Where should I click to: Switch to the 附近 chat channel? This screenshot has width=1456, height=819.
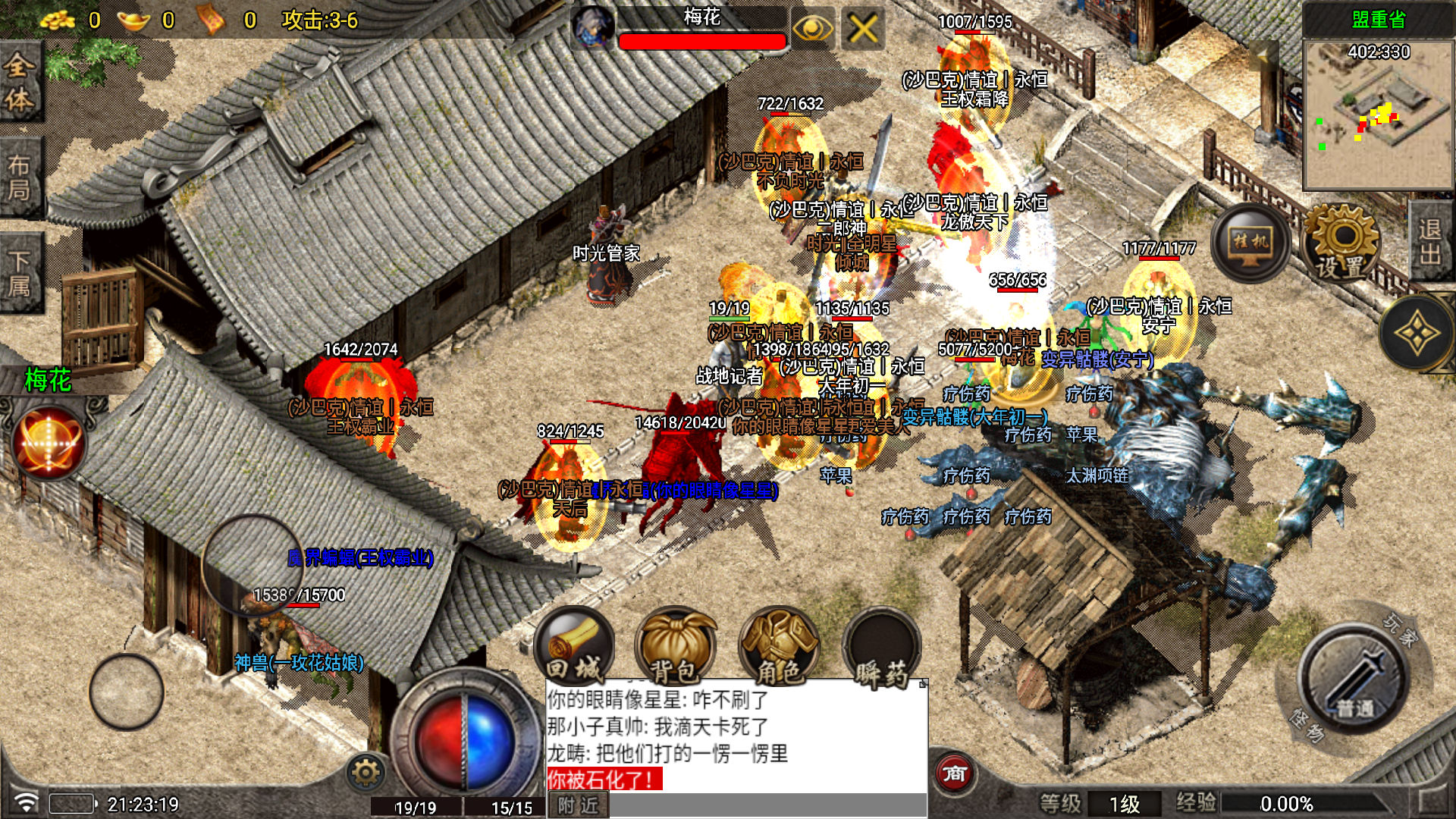pos(578,805)
